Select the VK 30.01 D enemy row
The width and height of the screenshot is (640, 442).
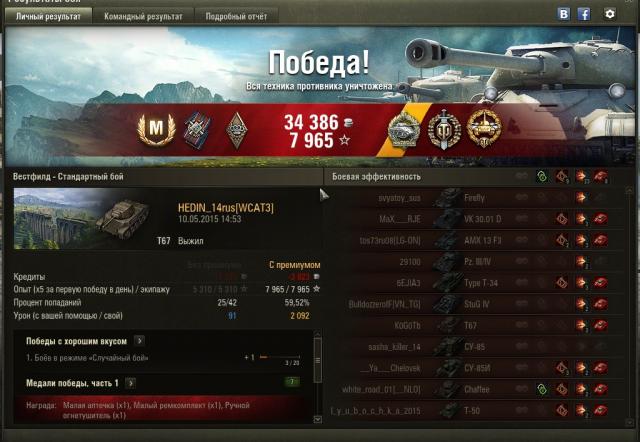click(470, 218)
